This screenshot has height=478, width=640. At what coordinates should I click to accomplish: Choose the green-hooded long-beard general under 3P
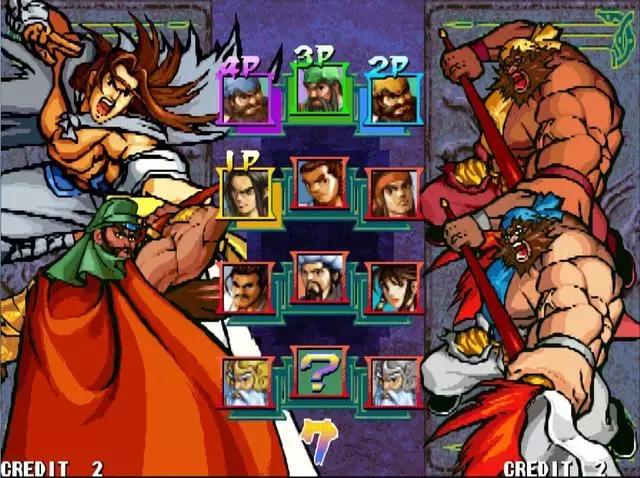[320, 90]
